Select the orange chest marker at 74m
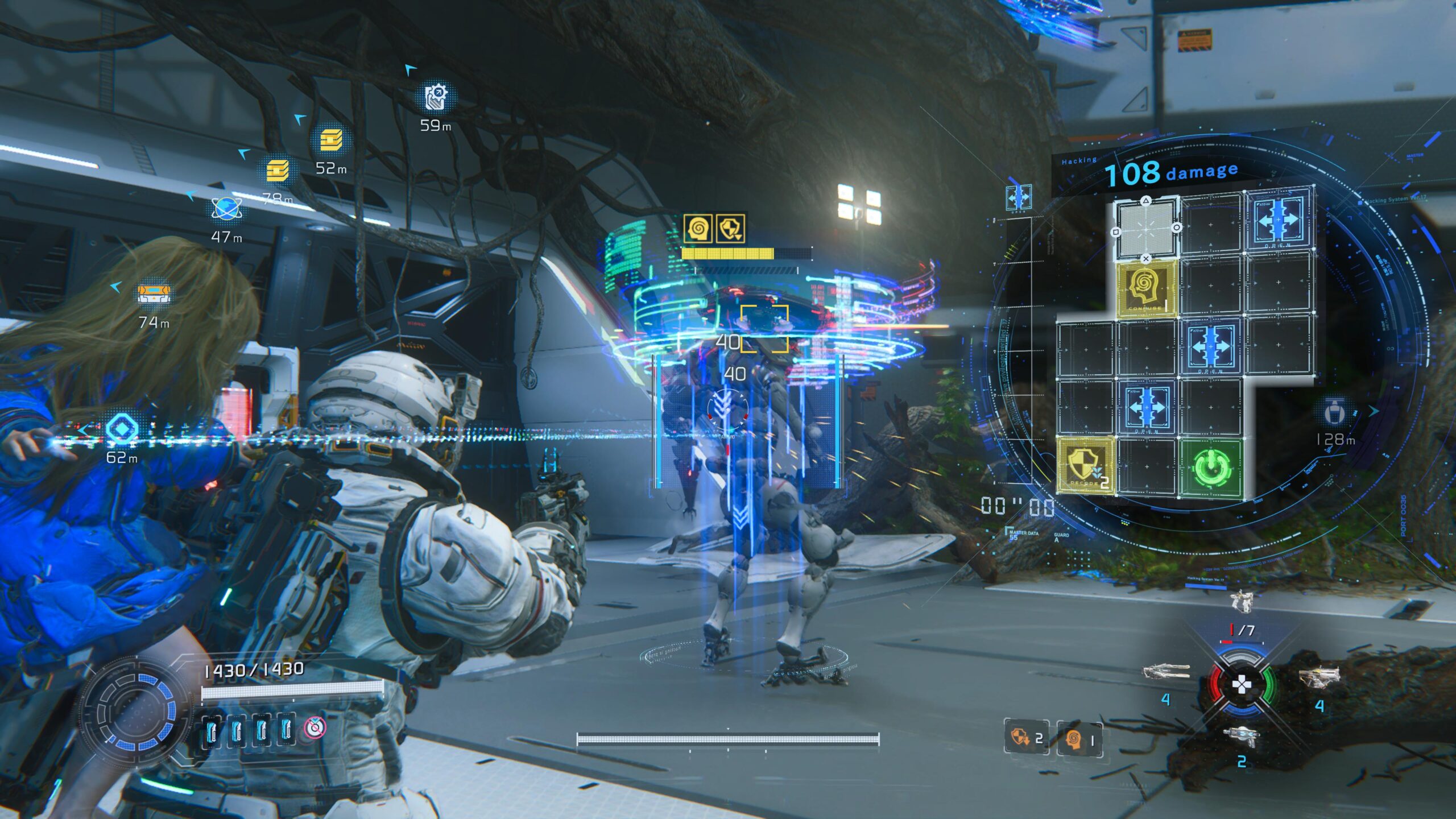Screen dimensions: 1456x819 (x=154, y=294)
